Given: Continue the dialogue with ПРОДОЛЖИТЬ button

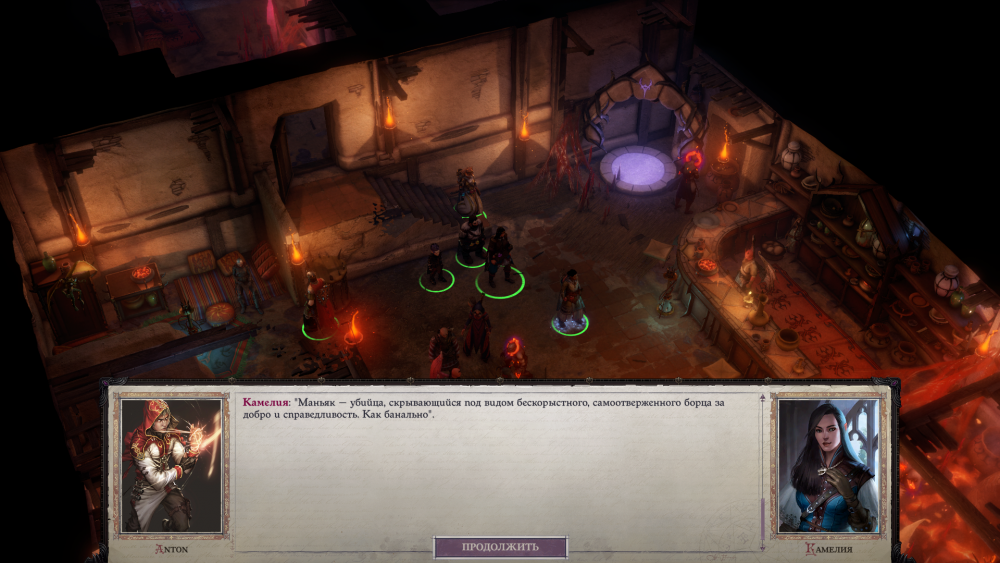Looking at the screenshot, I should click(500, 547).
